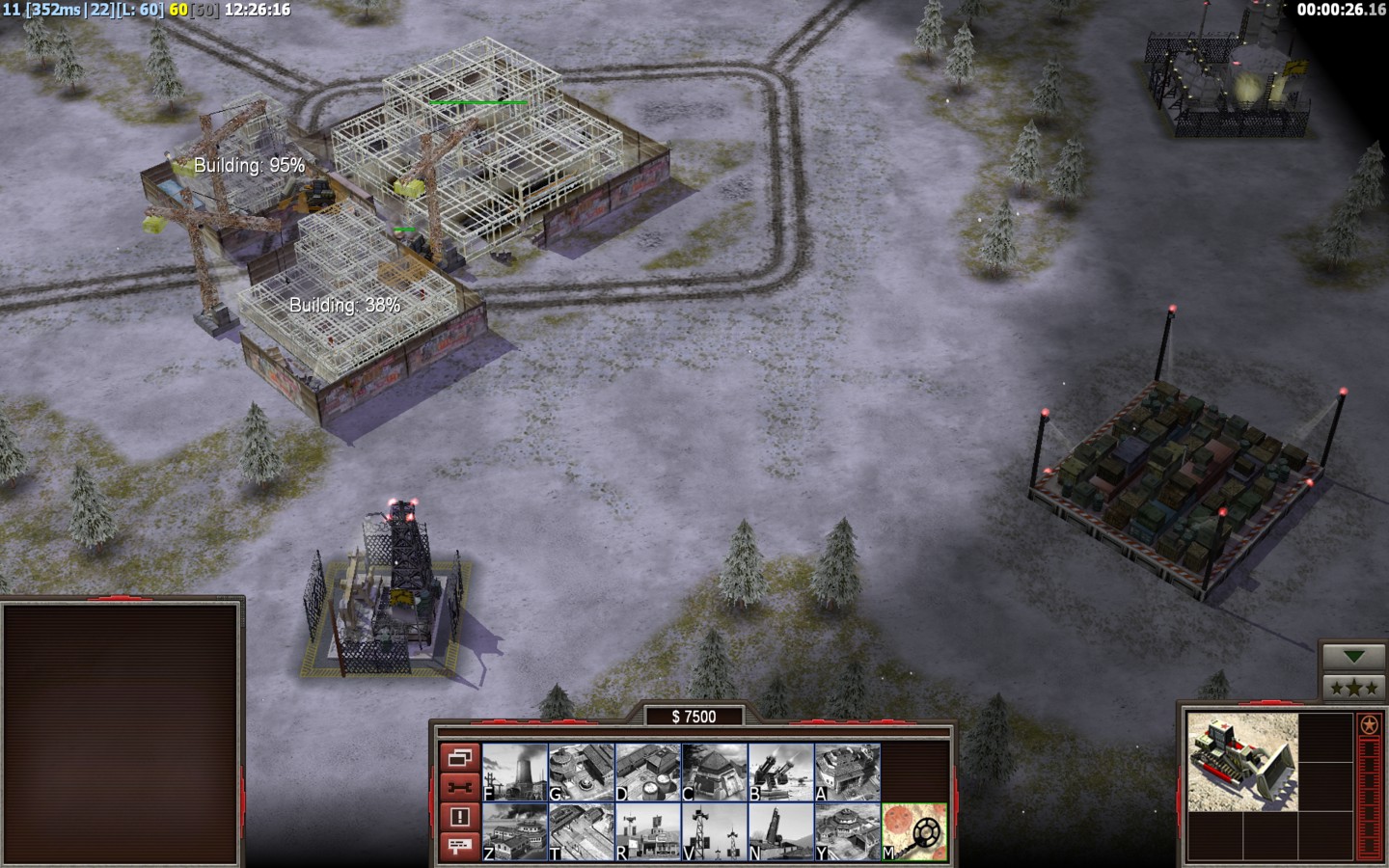This screenshot has width=1389, height=868.
Task: Build the Nuclear Reactor with hotkey F
Action: click(515, 773)
